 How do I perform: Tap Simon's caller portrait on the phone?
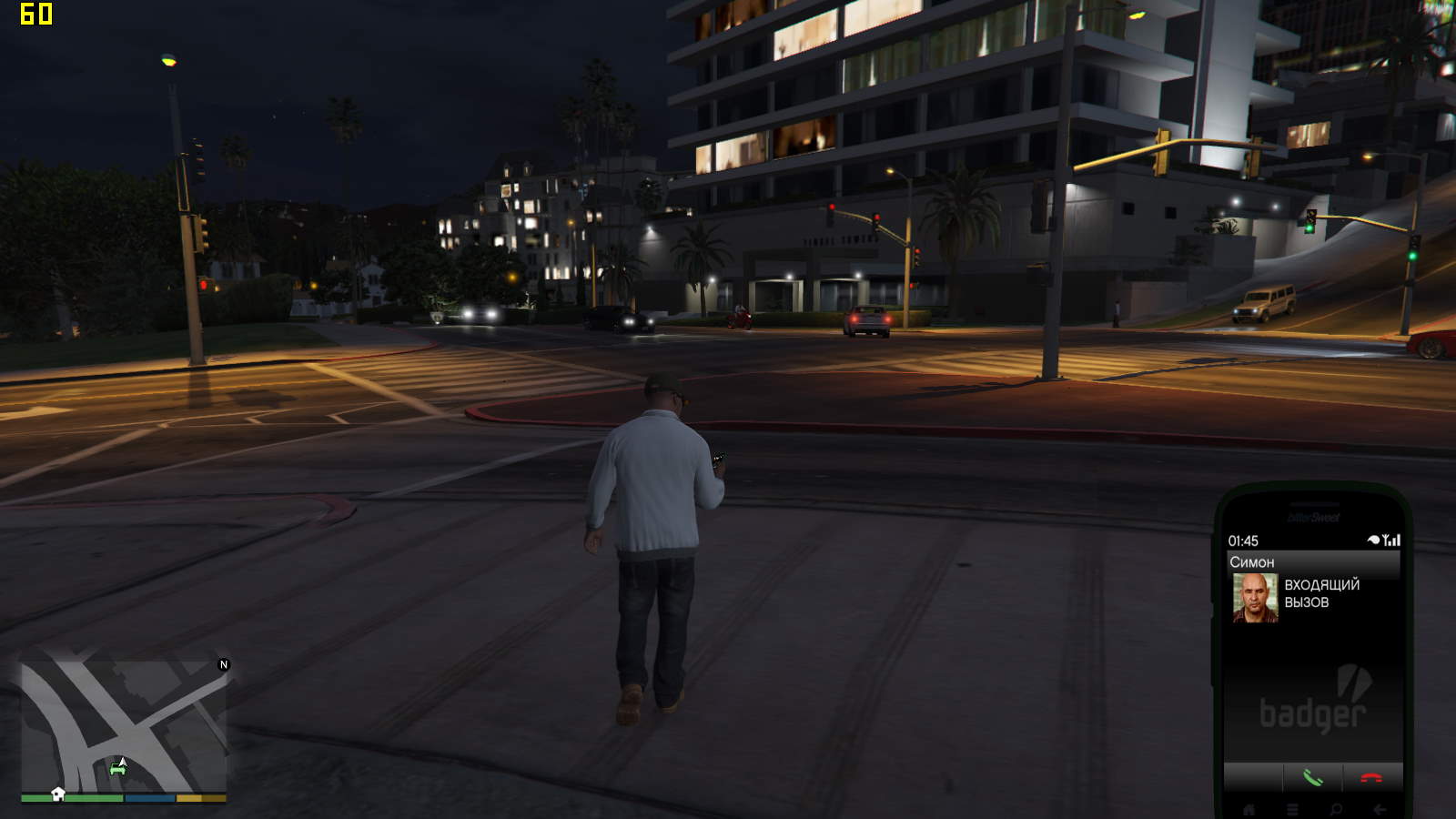point(1255,598)
